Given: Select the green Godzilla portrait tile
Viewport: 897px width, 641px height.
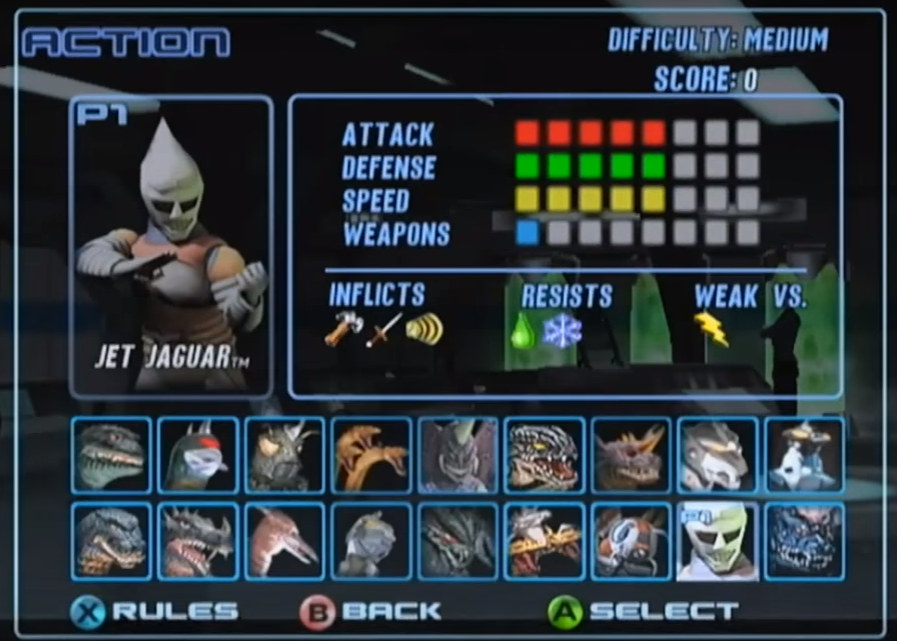Looking at the screenshot, I should coord(111,455).
